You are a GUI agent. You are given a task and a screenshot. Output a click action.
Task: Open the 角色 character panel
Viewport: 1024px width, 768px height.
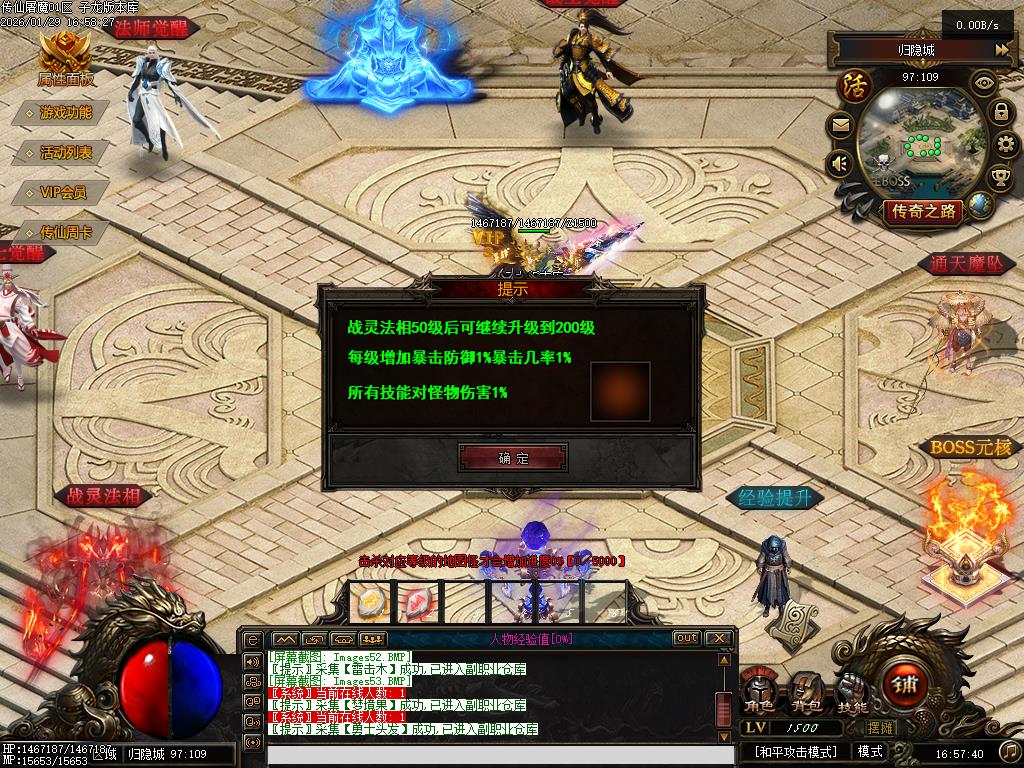[x=761, y=691]
